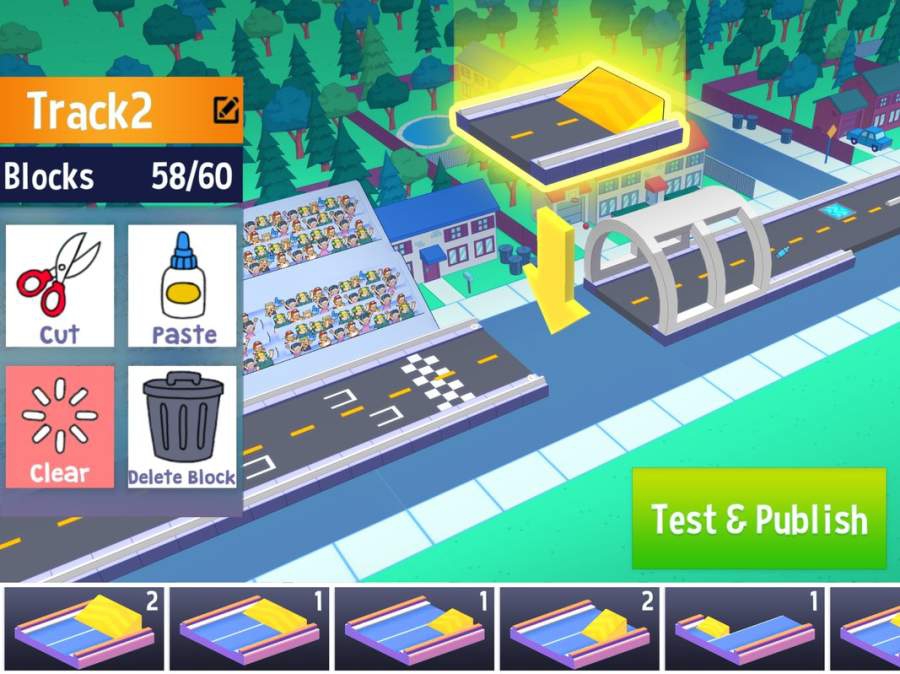Choose the Paste glue tool

point(182,286)
